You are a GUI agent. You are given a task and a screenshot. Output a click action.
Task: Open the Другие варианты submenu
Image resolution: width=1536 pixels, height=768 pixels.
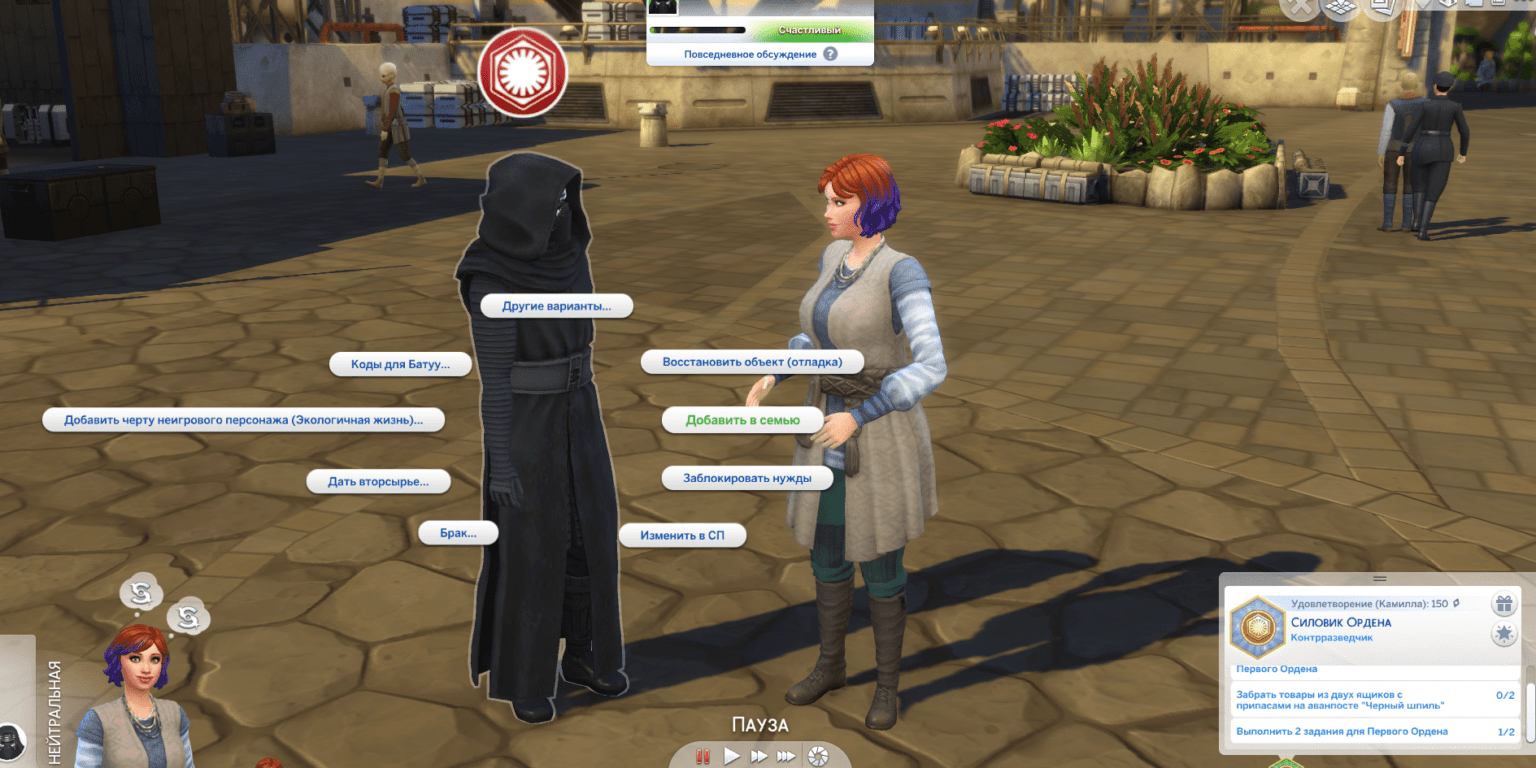pos(556,305)
